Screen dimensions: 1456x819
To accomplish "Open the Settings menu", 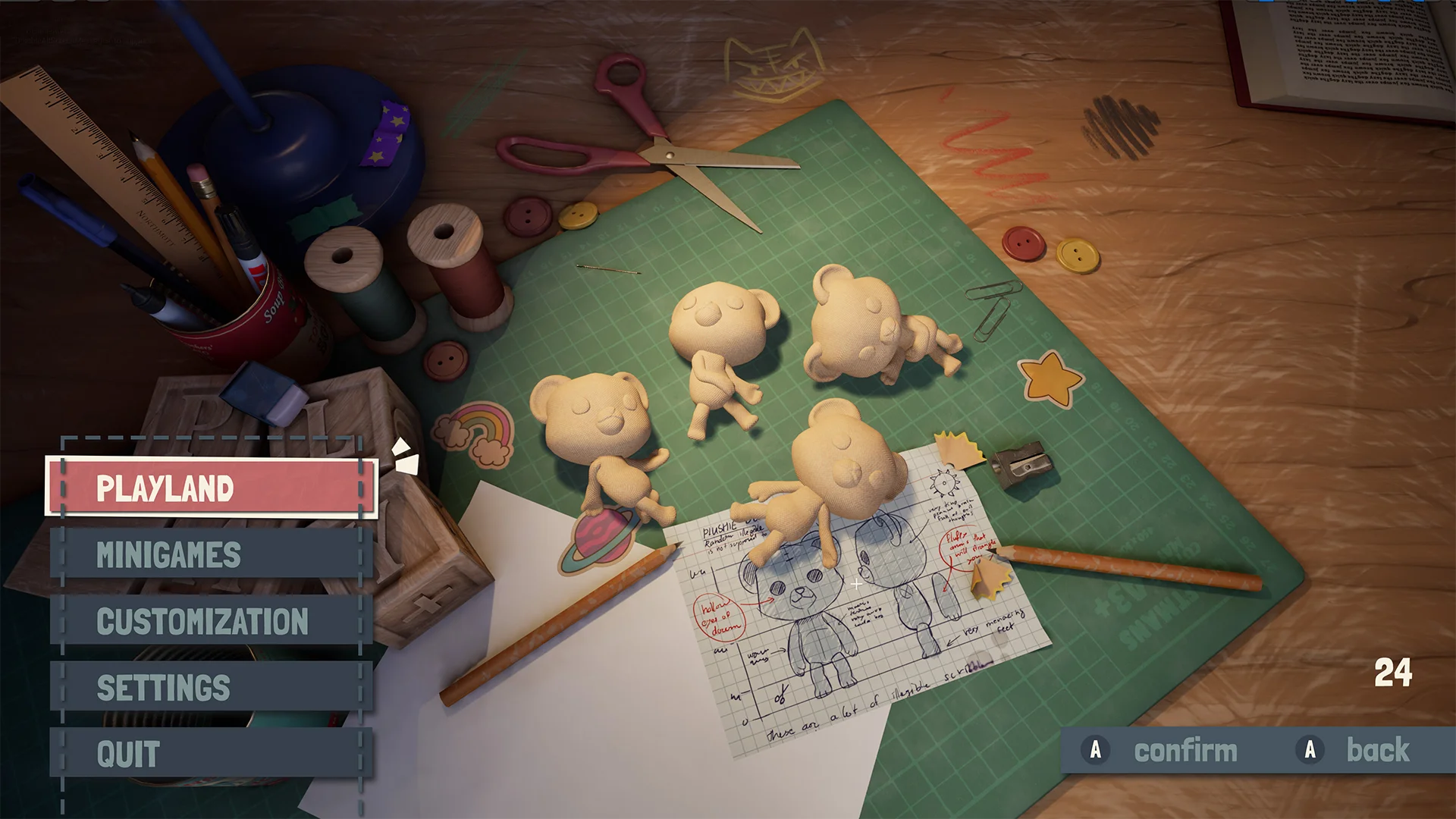I will (x=211, y=687).
